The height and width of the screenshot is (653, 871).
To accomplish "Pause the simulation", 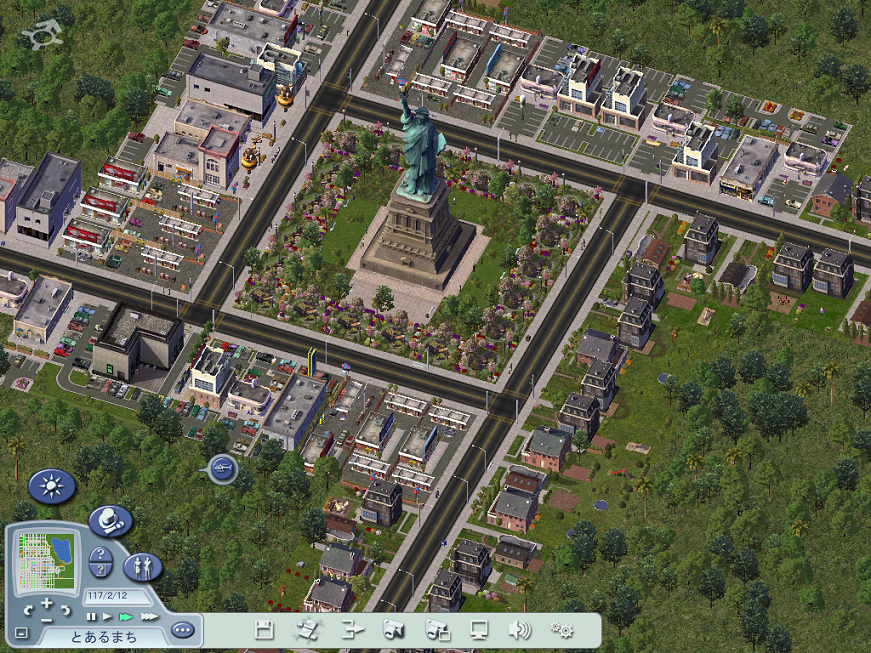I will click(x=92, y=617).
